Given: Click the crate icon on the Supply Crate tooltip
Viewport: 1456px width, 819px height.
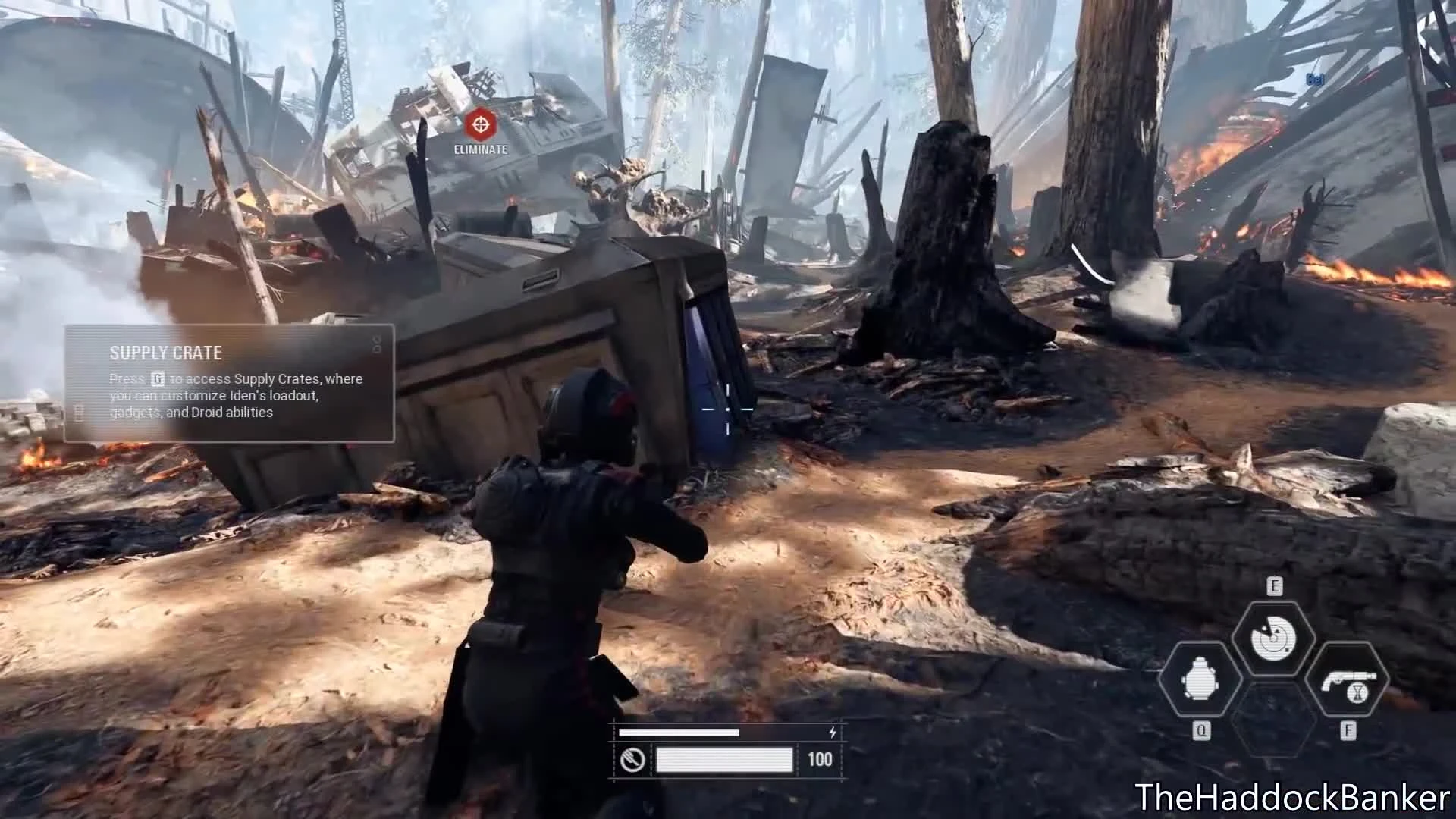Looking at the screenshot, I should 79,413.
